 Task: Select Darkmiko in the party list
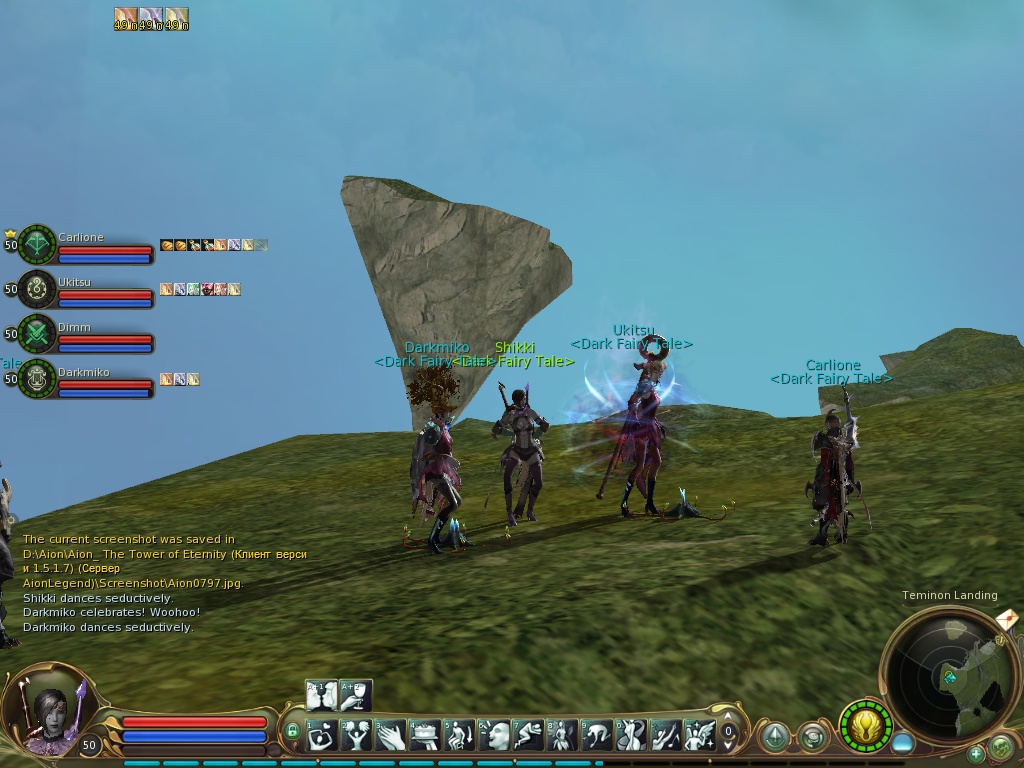coord(38,379)
